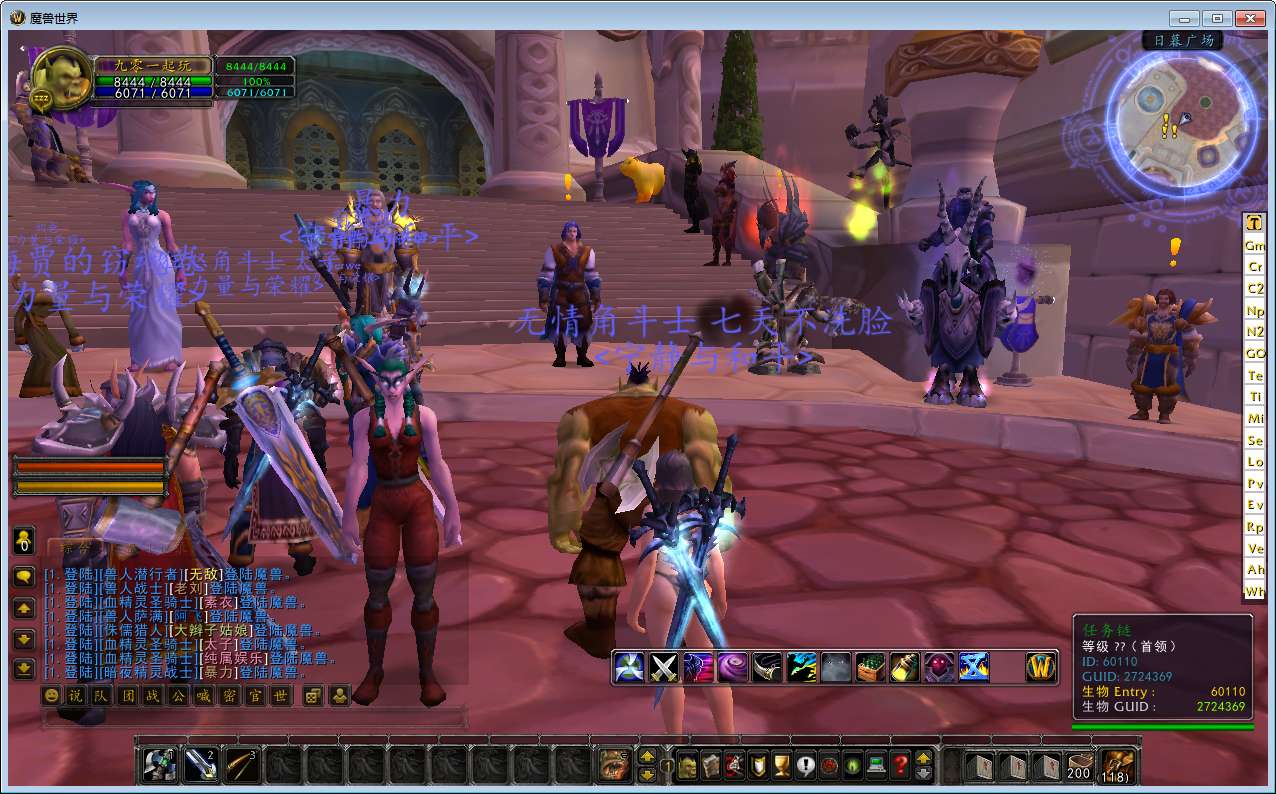Viewport: 1276px width, 794px height.
Task: Open the emote smiley face button
Action: tap(50, 695)
